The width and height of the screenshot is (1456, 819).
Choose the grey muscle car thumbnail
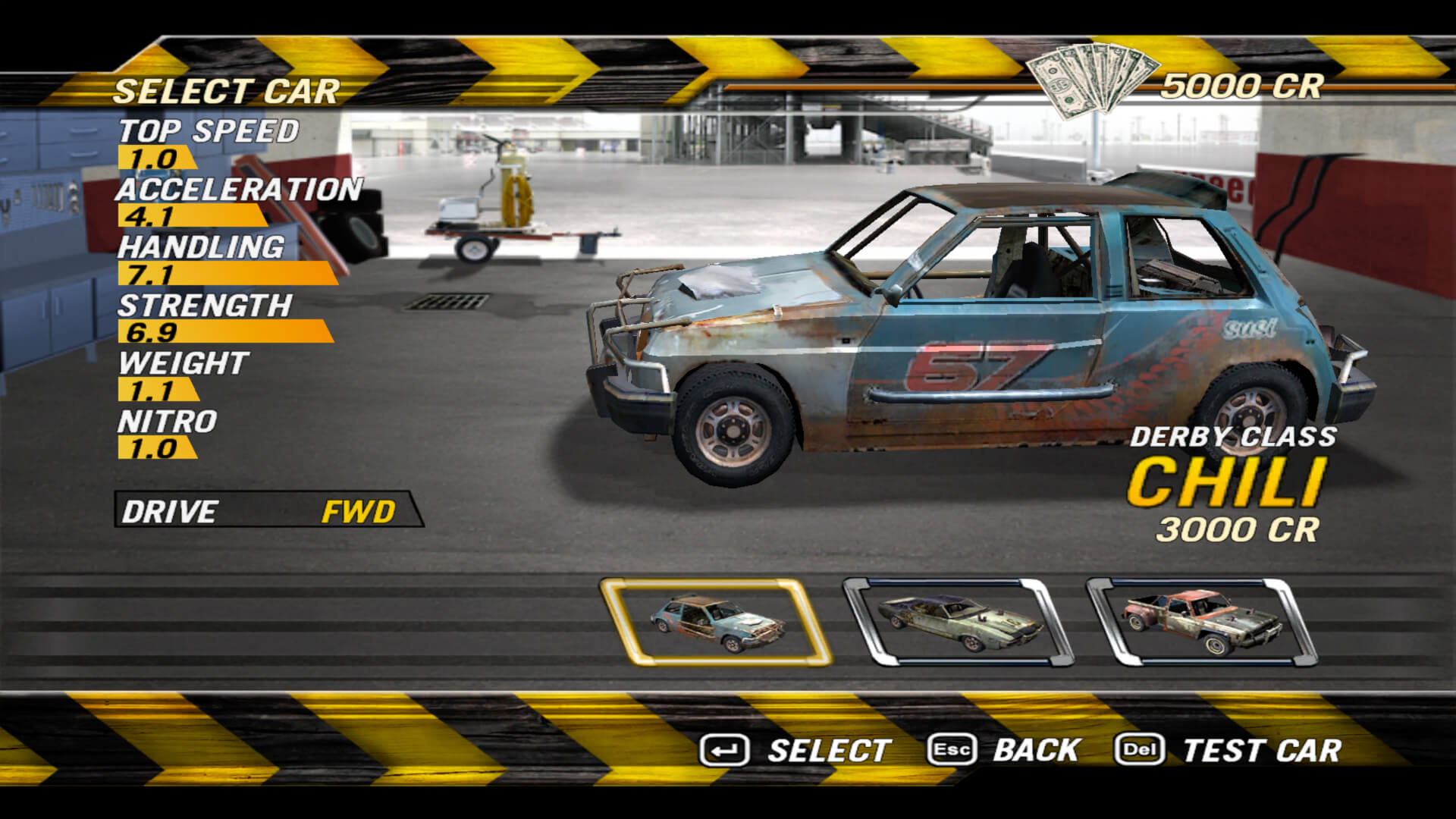pyautogui.click(x=959, y=623)
